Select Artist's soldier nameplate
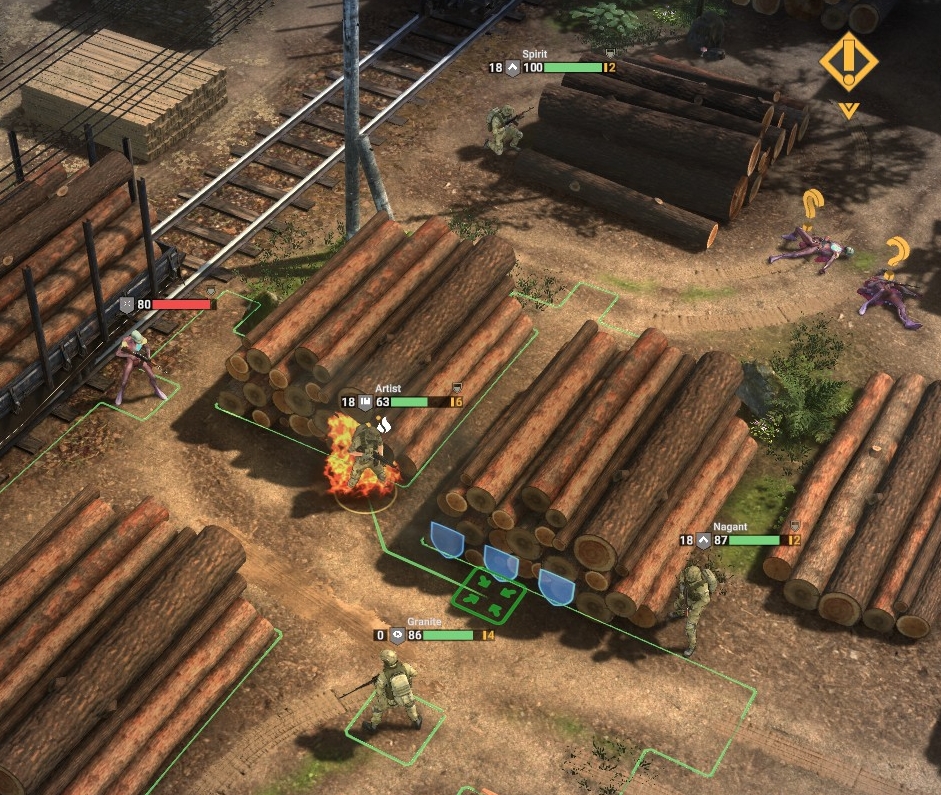The image size is (941, 795). click(403, 401)
